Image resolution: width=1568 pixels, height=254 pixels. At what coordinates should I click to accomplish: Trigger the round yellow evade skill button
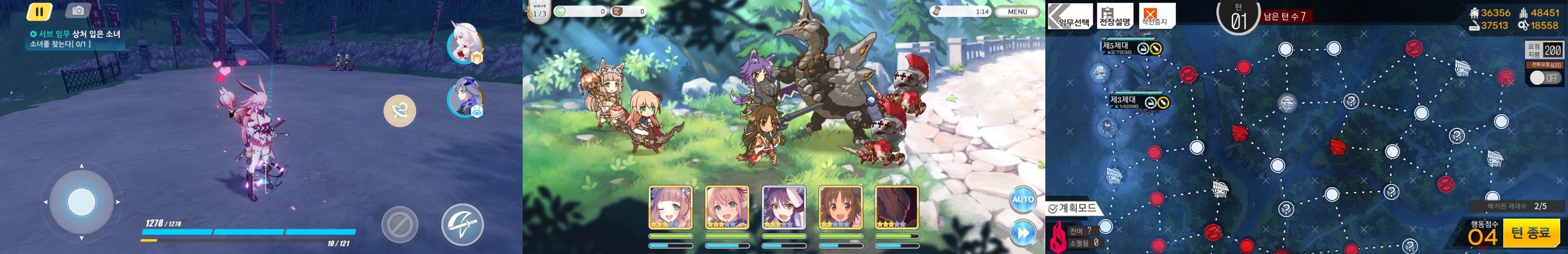399,110
